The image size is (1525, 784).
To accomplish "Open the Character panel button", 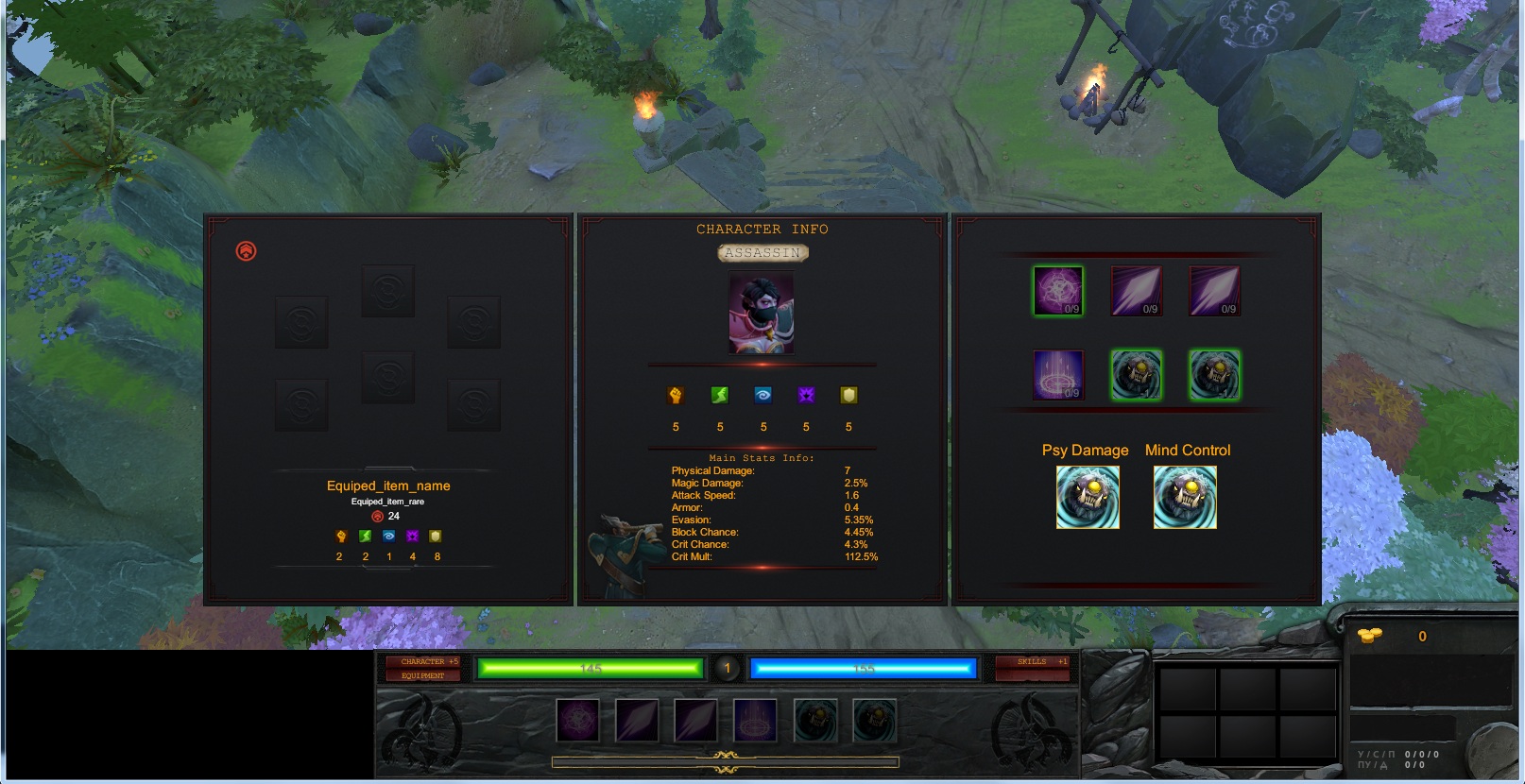I will point(422,661).
